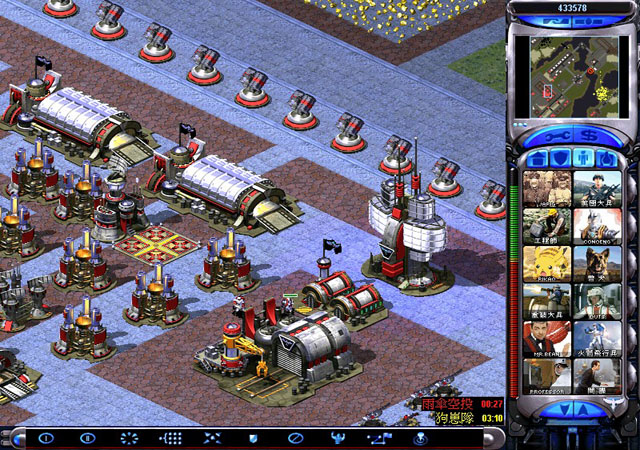Queue the Mr. Bean unit
640x450 pixels.
546,339
